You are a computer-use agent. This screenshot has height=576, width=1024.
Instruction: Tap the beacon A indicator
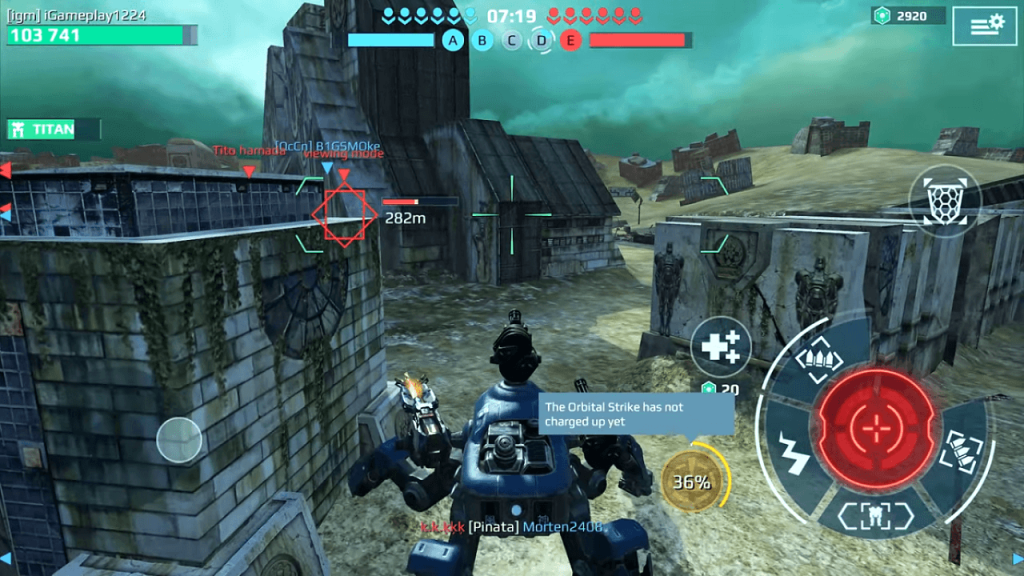click(x=454, y=40)
